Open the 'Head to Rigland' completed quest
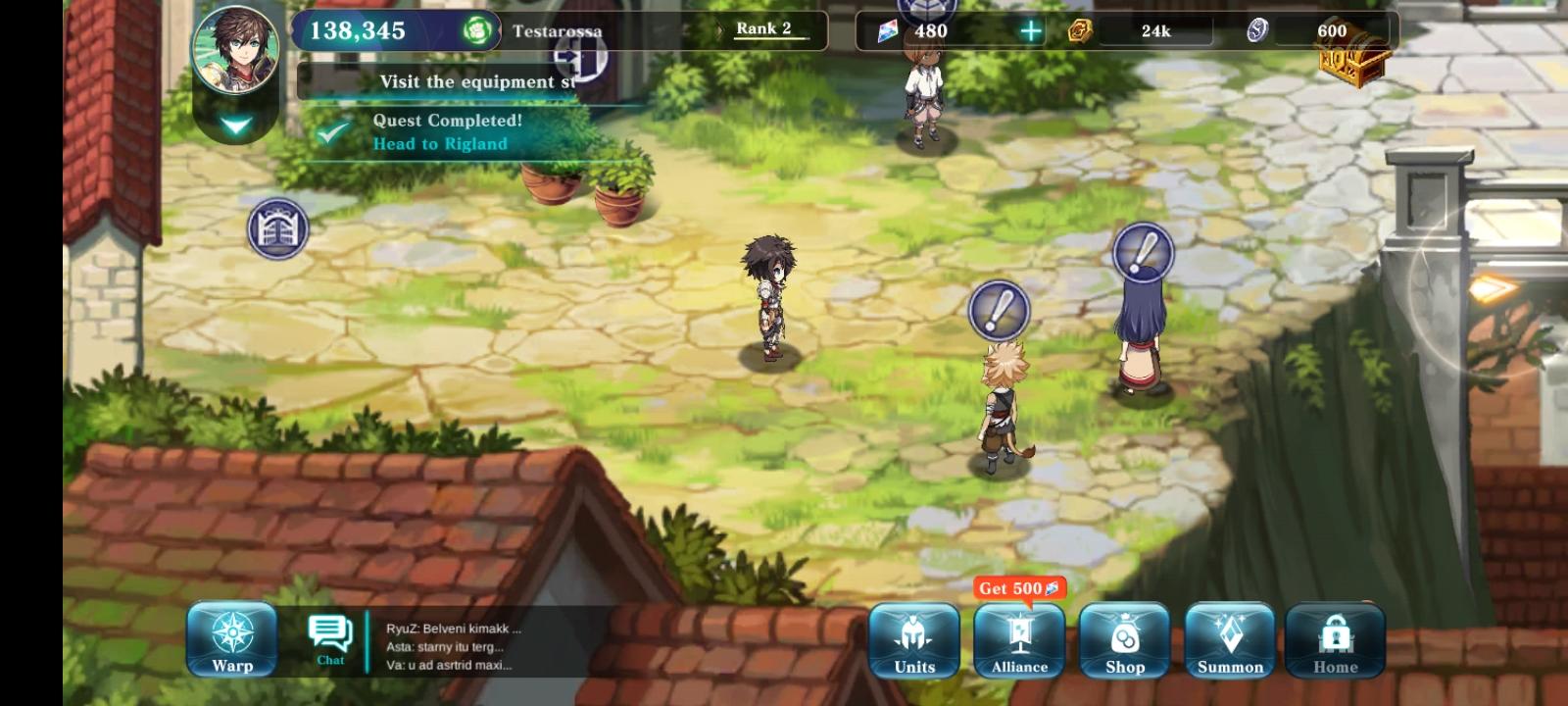Screen dimensions: 1568x706 (x=439, y=143)
